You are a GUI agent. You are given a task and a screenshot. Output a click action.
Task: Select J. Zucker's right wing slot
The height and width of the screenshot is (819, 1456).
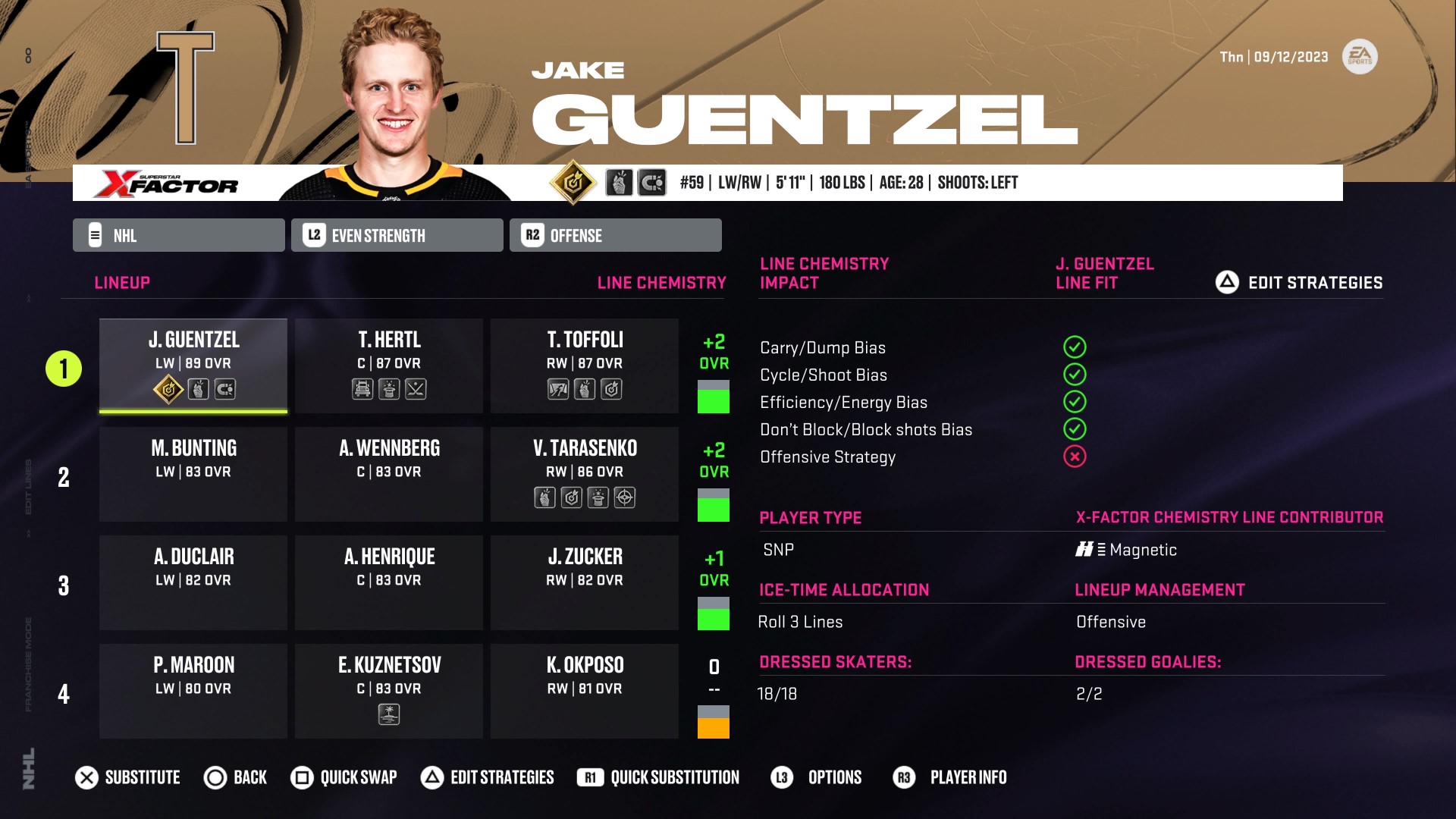tap(585, 582)
